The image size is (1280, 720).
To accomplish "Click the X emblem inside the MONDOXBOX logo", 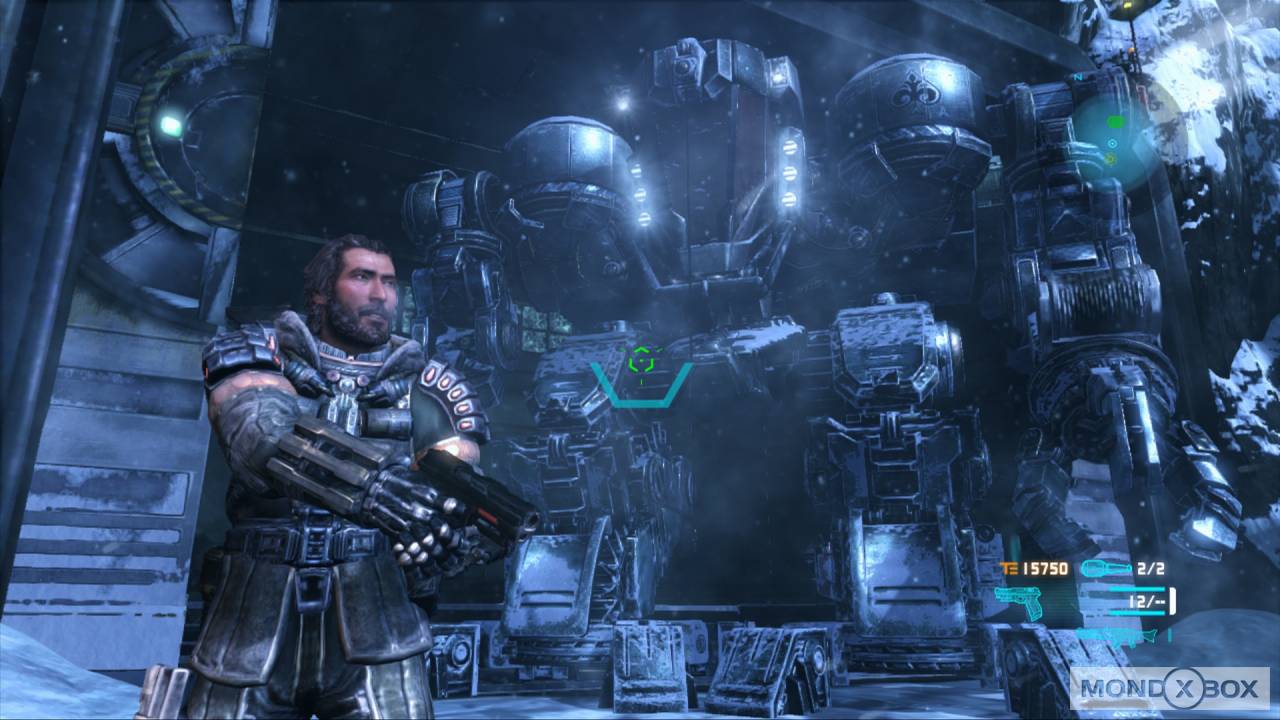I will point(1183,688).
